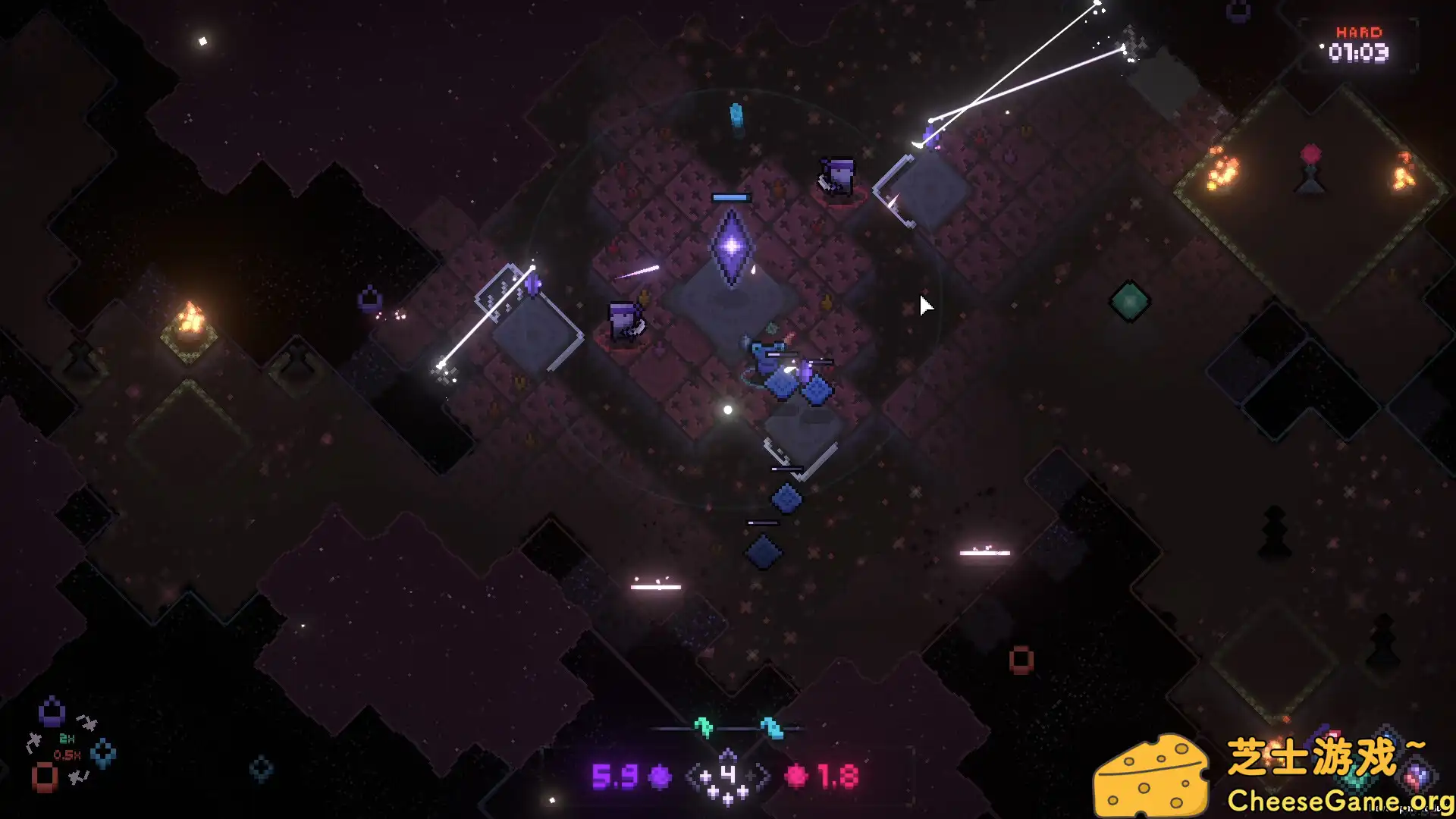Click the pink gem currency icon
The height and width of the screenshot is (819, 1456).
click(x=797, y=777)
